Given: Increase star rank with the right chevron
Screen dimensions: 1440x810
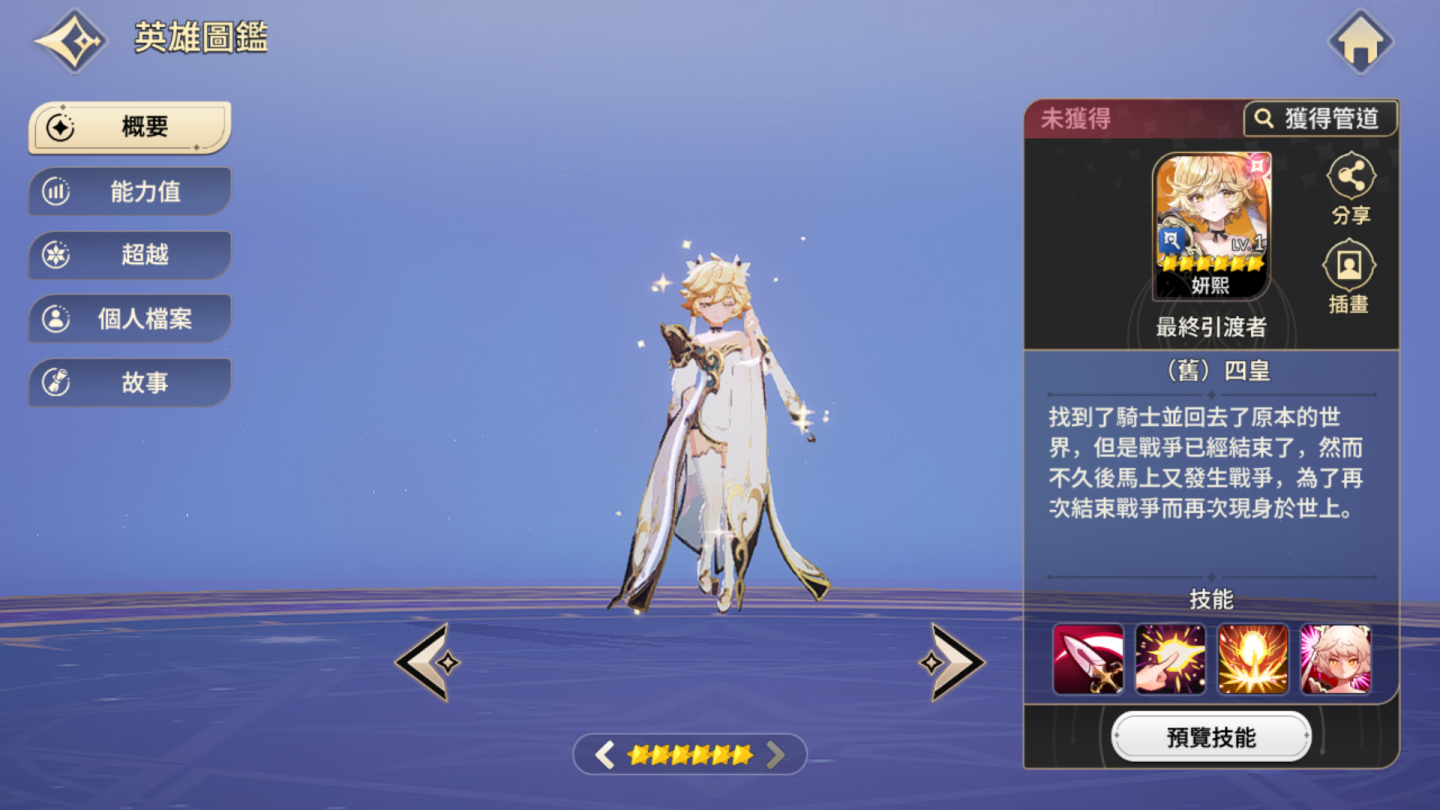Looking at the screenshot, I should pos(776,755).
